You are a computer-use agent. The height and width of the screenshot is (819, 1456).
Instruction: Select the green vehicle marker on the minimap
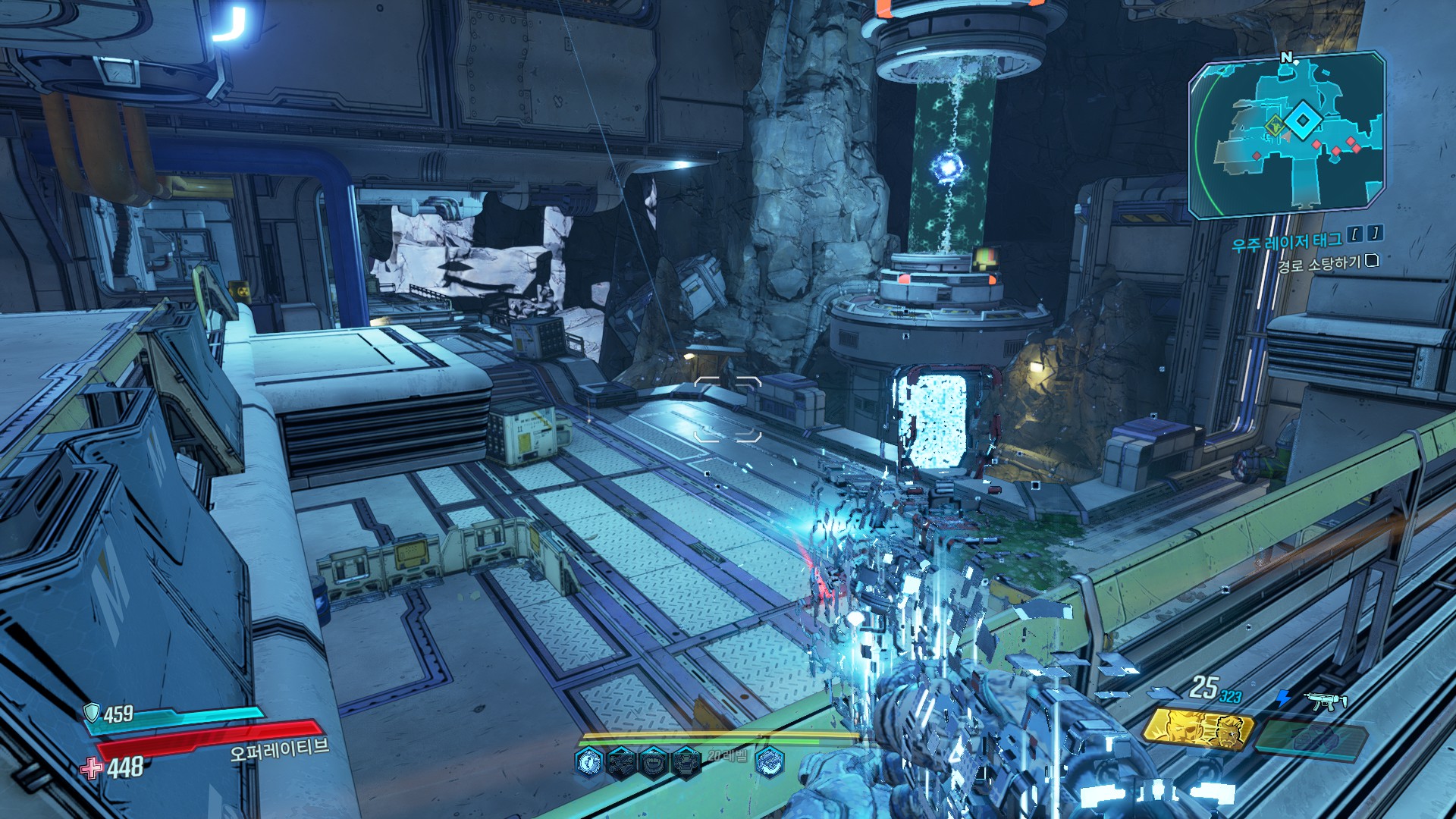click(1275, 127)
